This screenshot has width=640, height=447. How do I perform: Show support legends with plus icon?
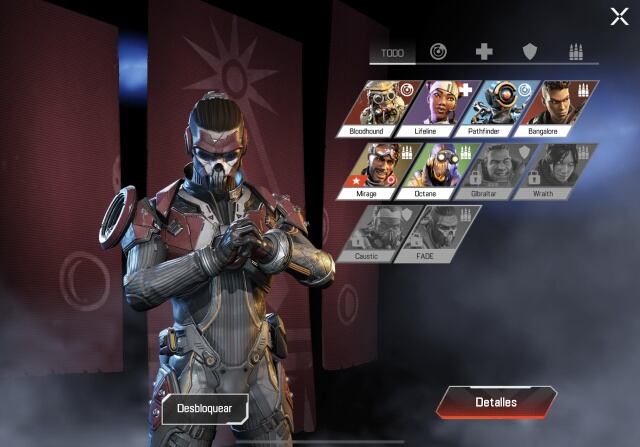pyautogui.click(x=484, y=52)
